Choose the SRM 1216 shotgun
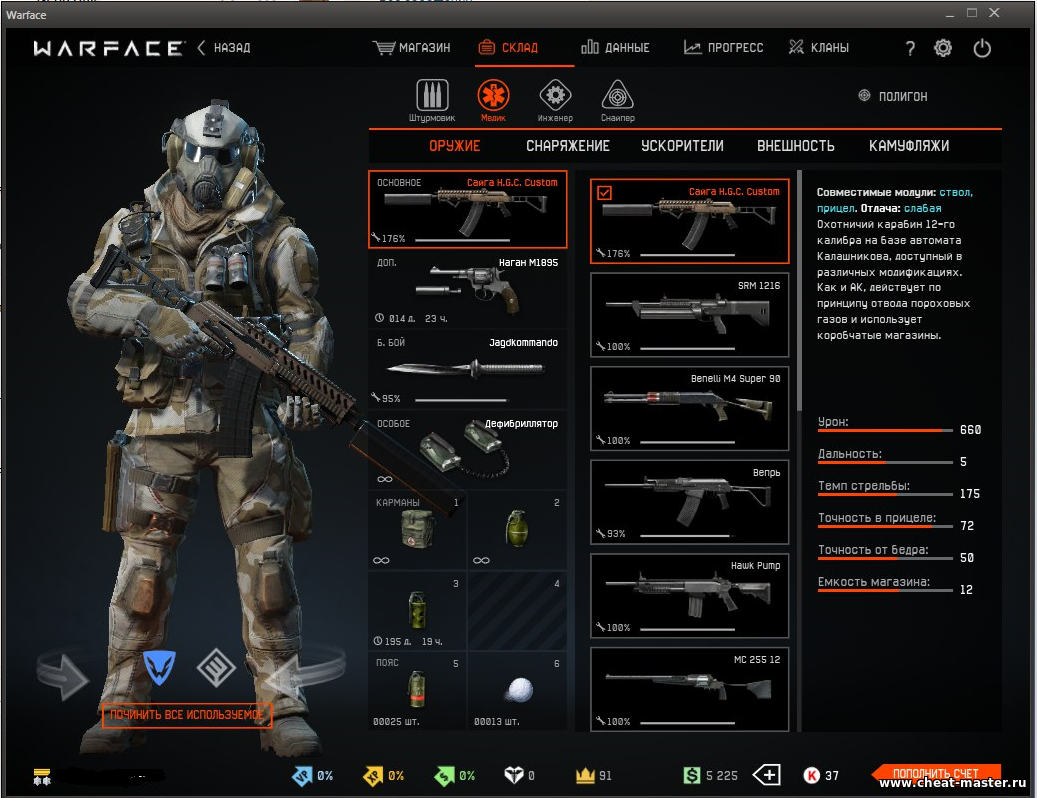 click(x=689, y=314)
